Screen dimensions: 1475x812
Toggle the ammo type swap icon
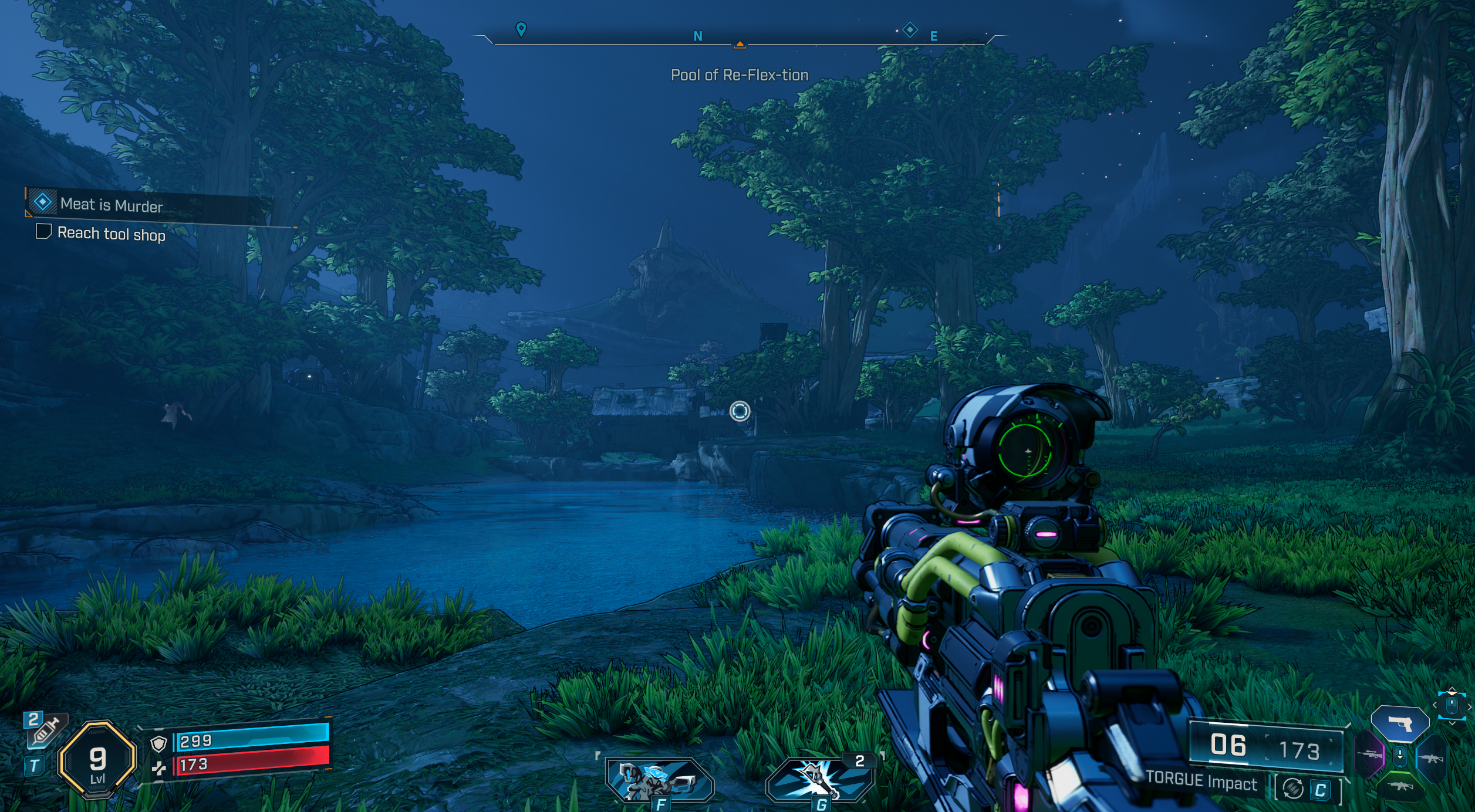point(1293,789)
